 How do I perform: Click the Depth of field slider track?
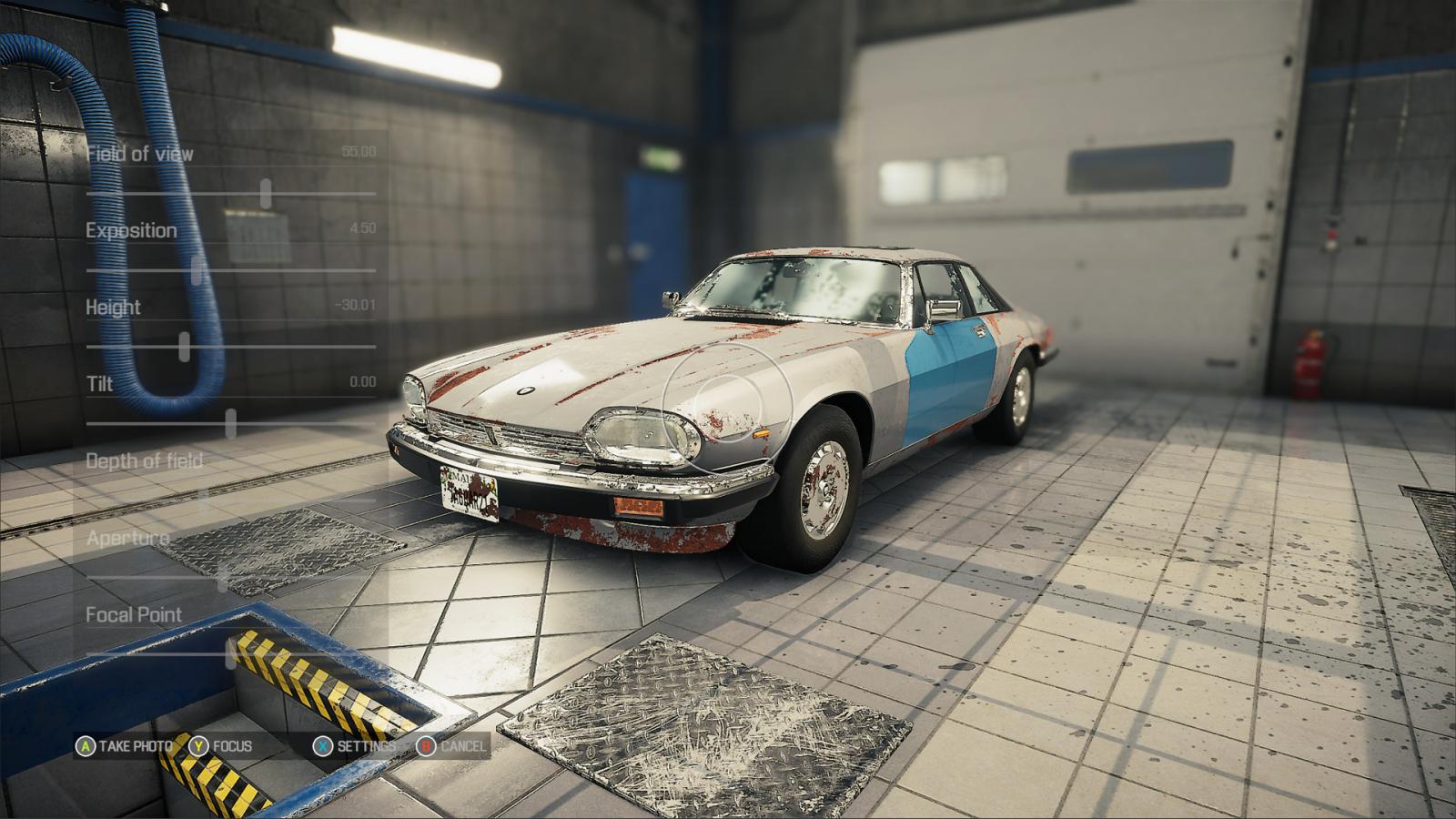(273, 500)
